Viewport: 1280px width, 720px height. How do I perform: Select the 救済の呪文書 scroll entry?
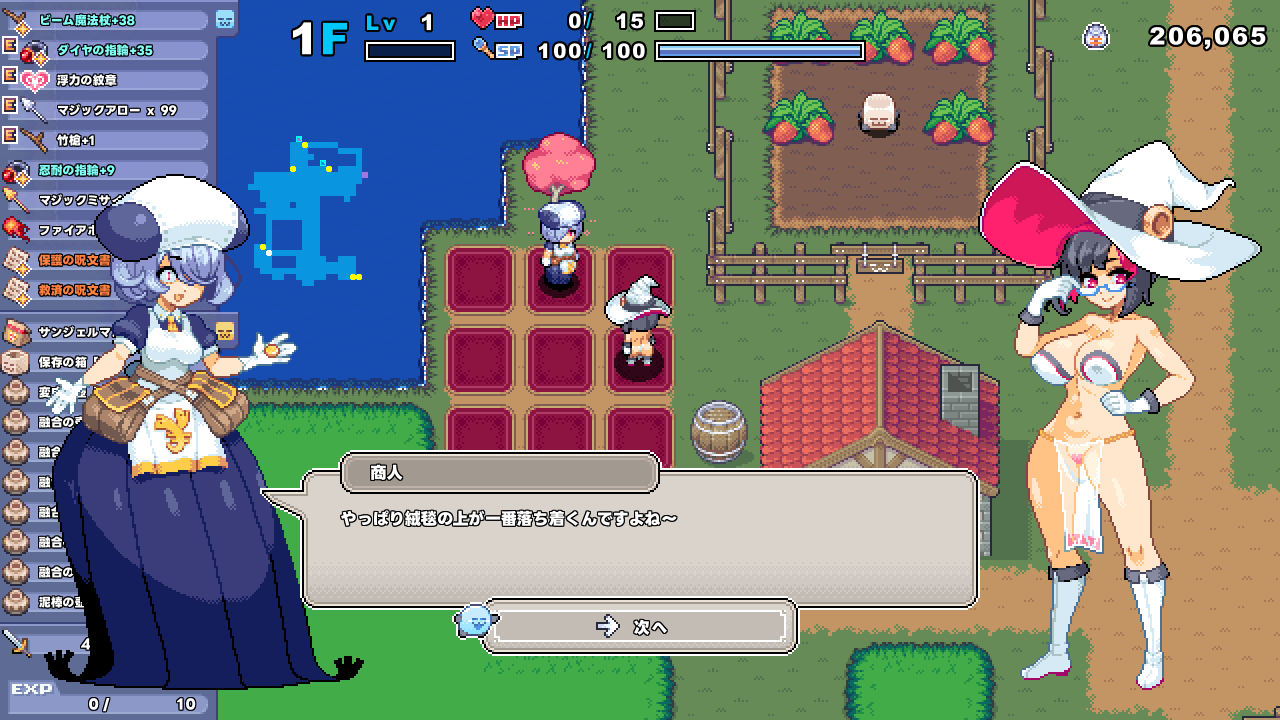[x=60, y=290]
